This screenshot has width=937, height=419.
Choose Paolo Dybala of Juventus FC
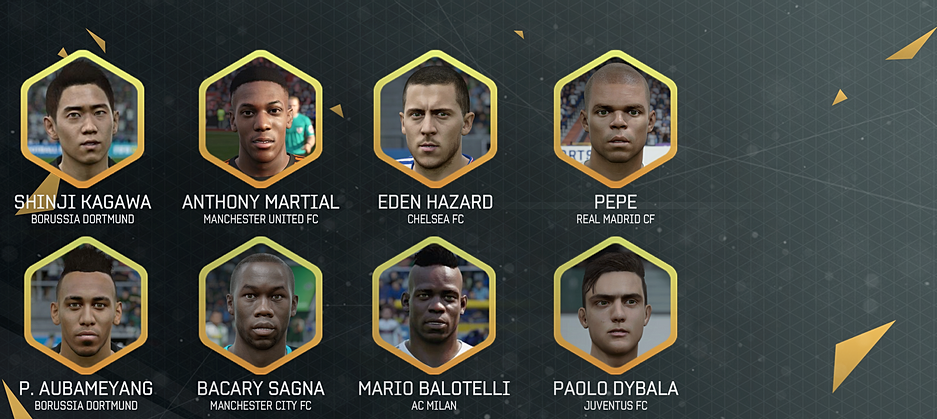615,303
